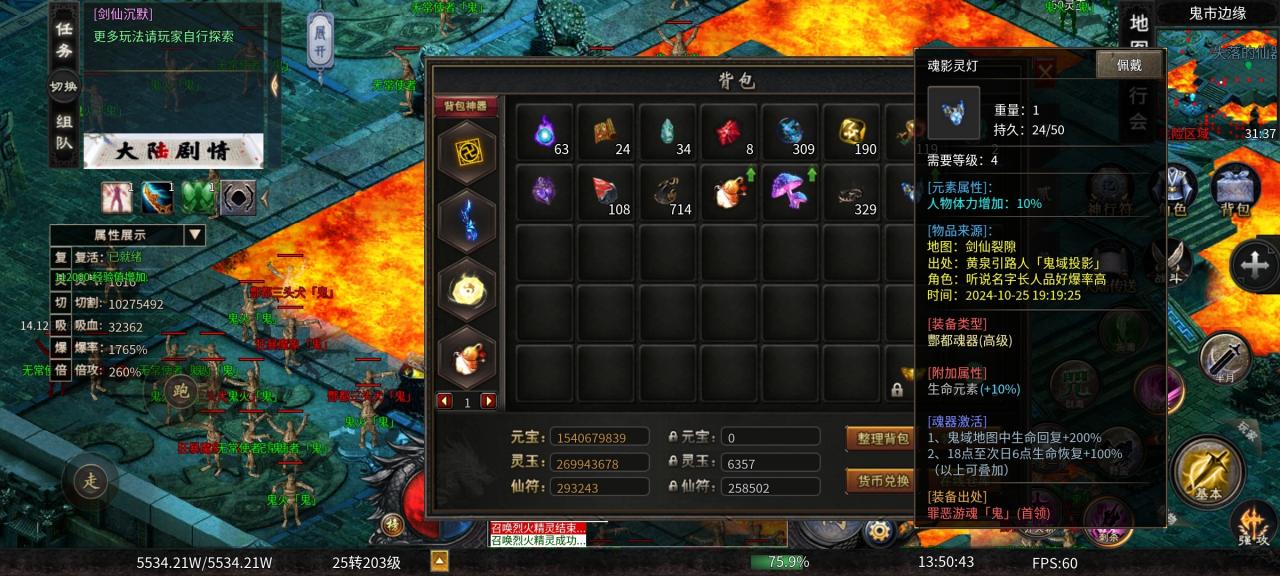Open the 背包神器 artifact tab

point(465,106)
